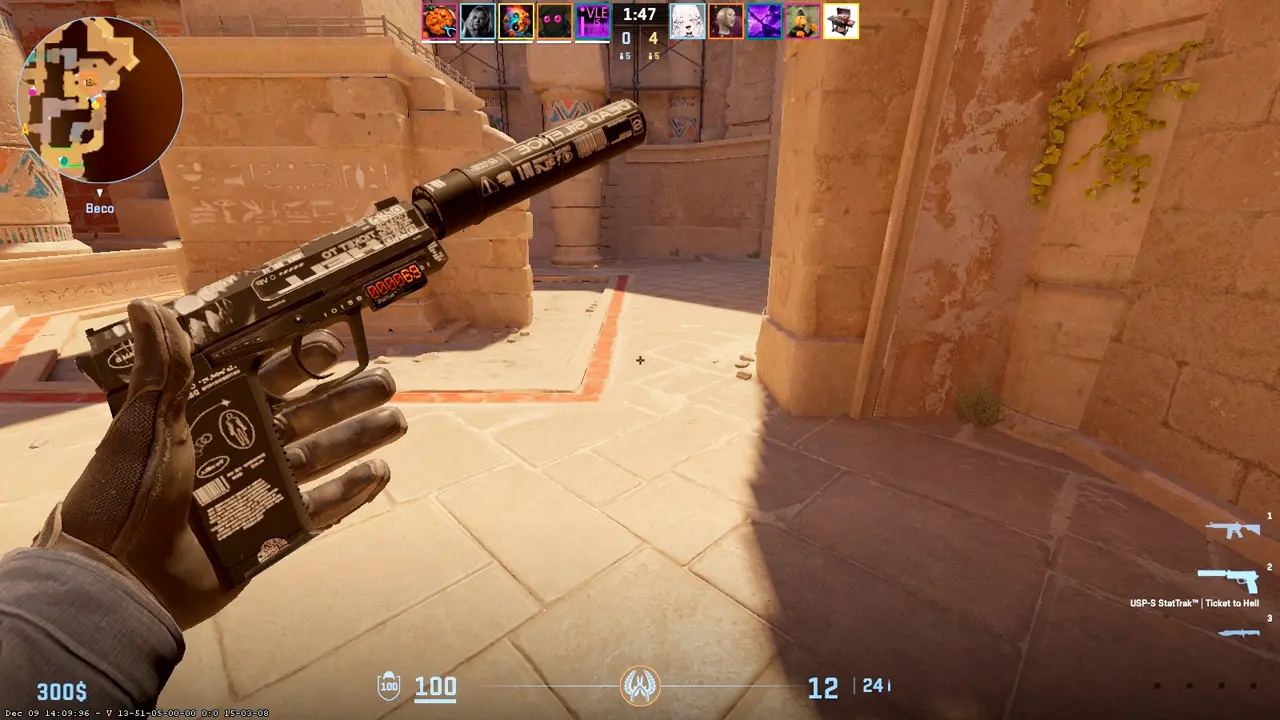1280x720 pixels.
Task: Select the pink-eyed dark creature player avatar
Action: [555, 21]
